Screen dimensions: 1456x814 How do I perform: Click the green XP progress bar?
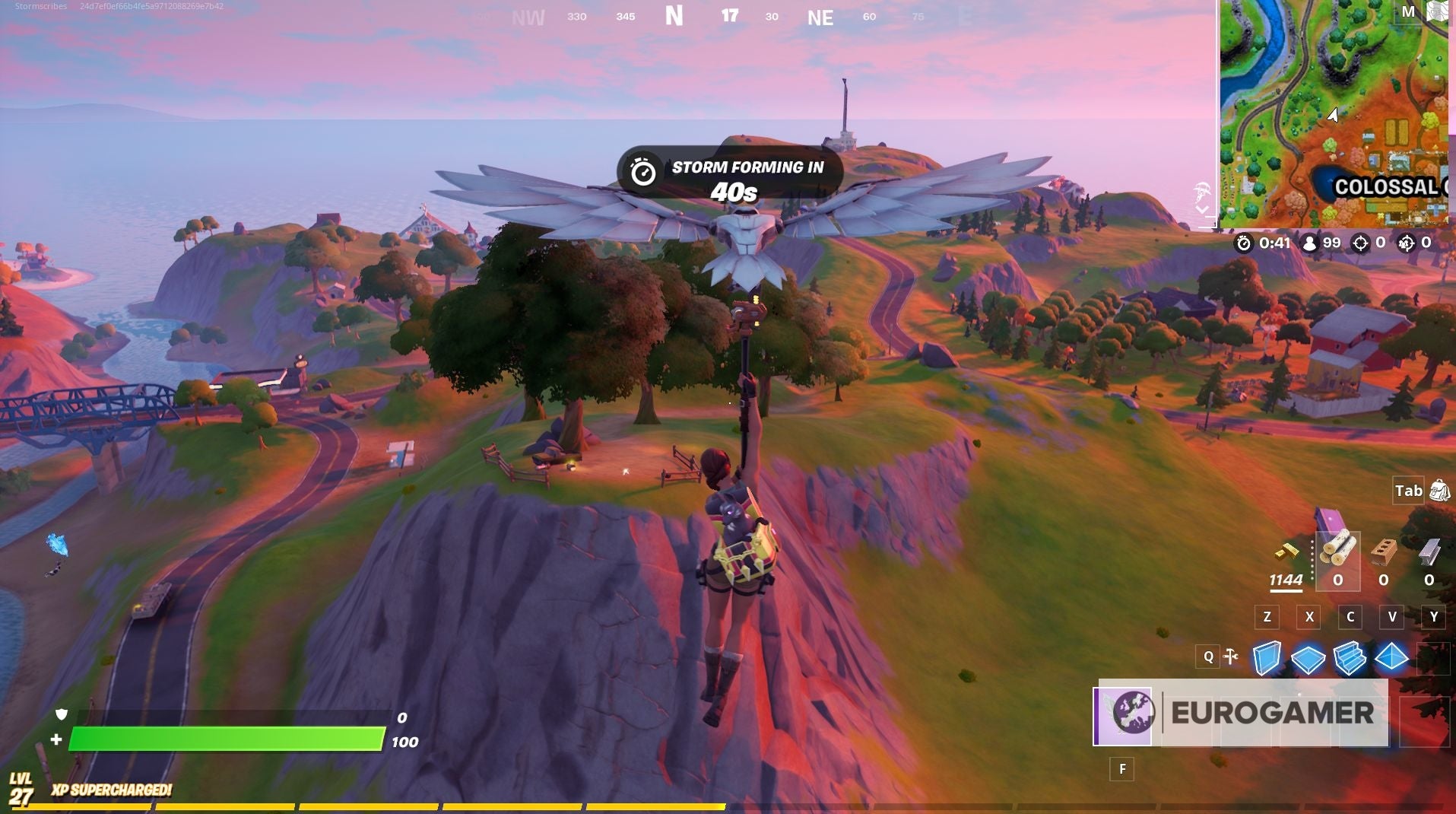coord(228,737)
